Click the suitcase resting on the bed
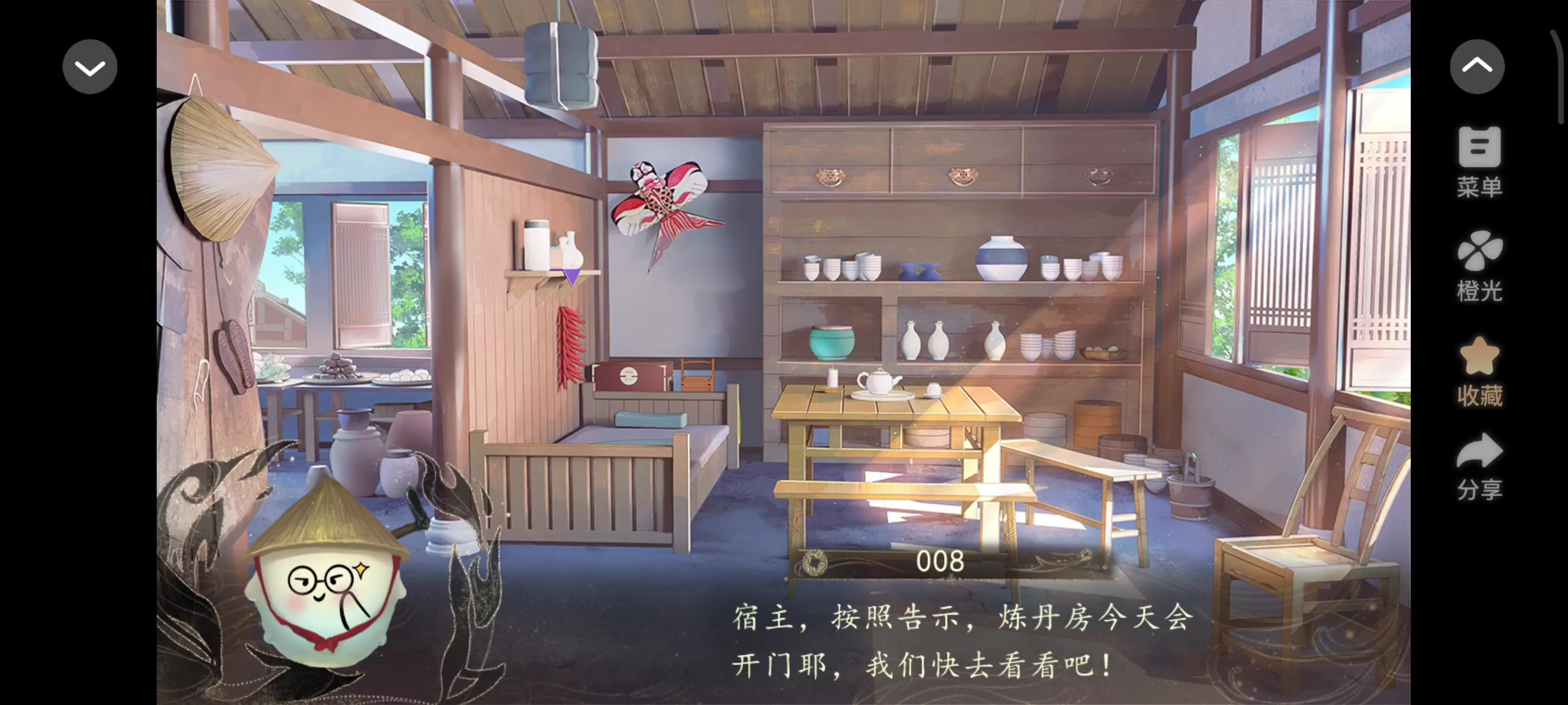The image size is (1568, 705). 630,377
